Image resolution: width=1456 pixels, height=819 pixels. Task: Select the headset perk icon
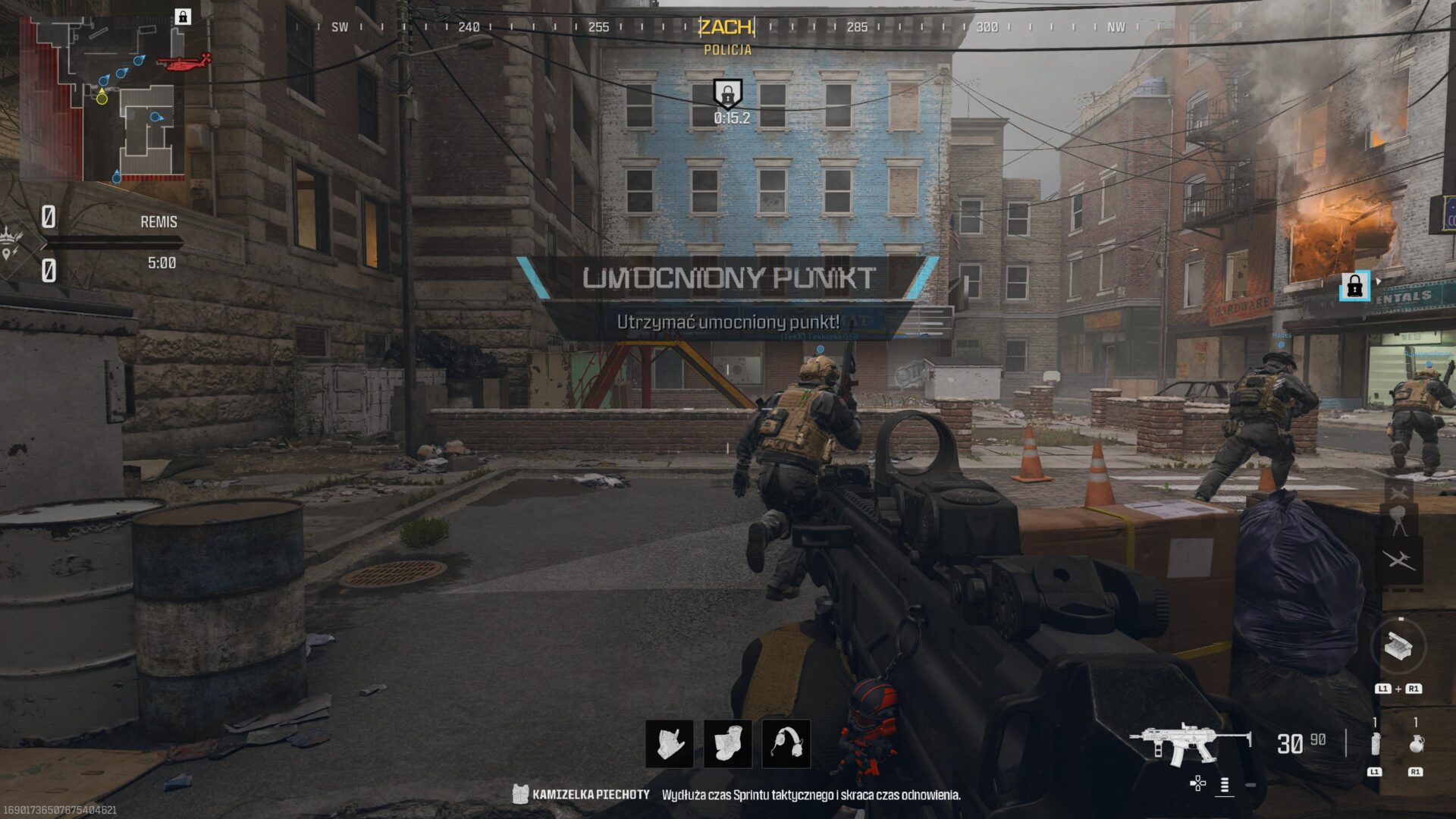click(786, 743)
